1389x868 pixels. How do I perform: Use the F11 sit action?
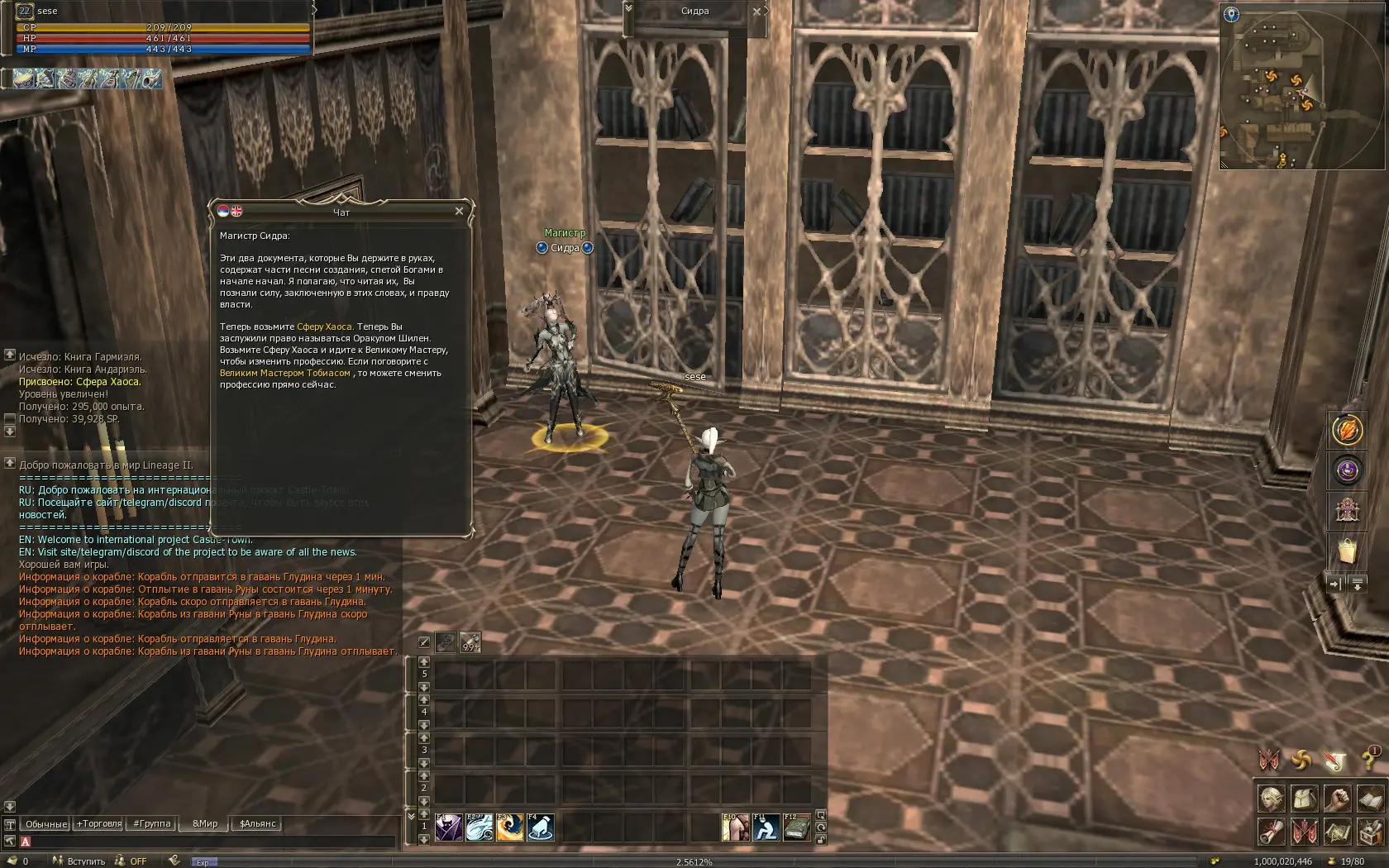(x=766, y=827)
